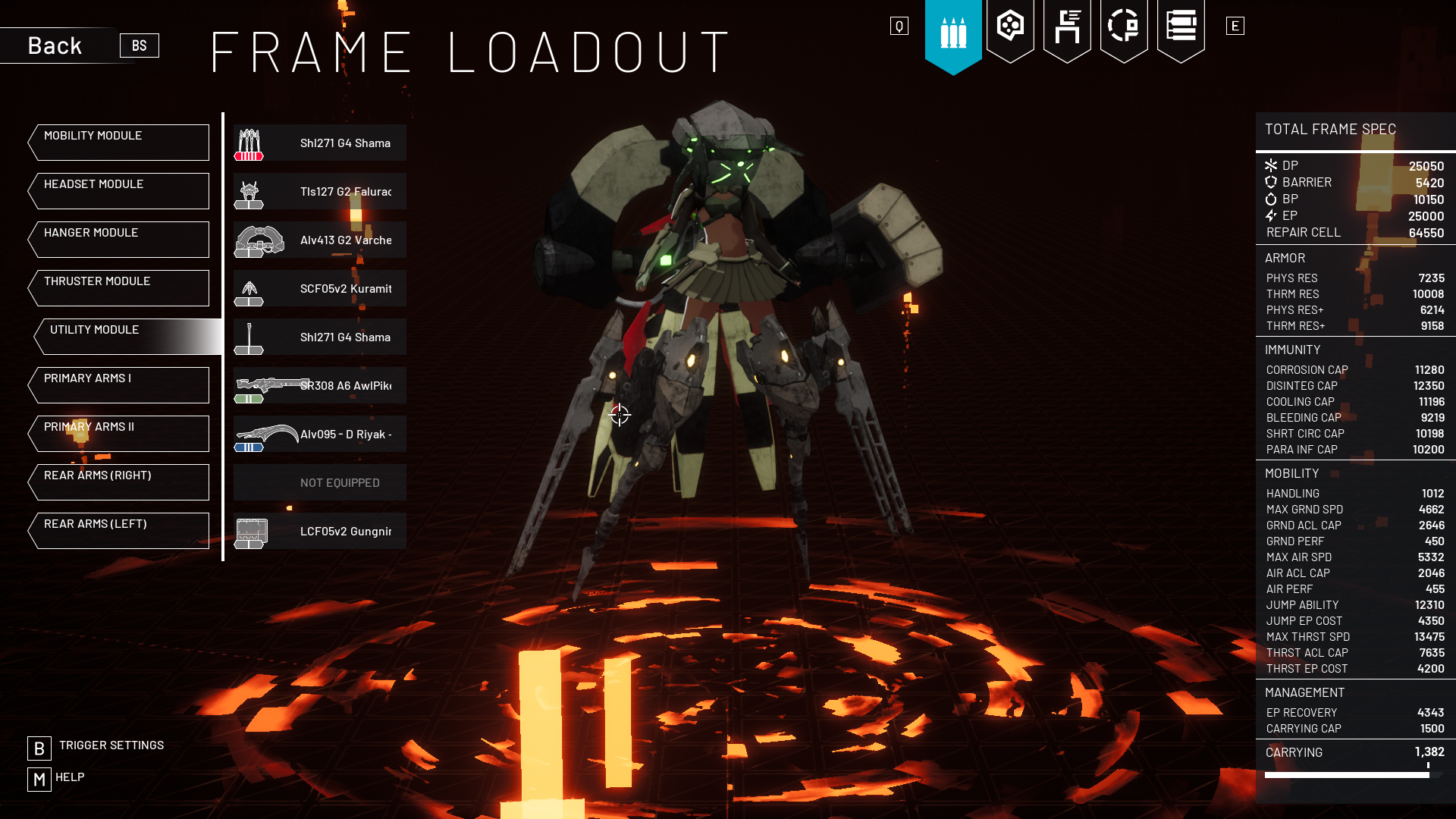Select the LCF05v2 Gungnir slot

320,531
